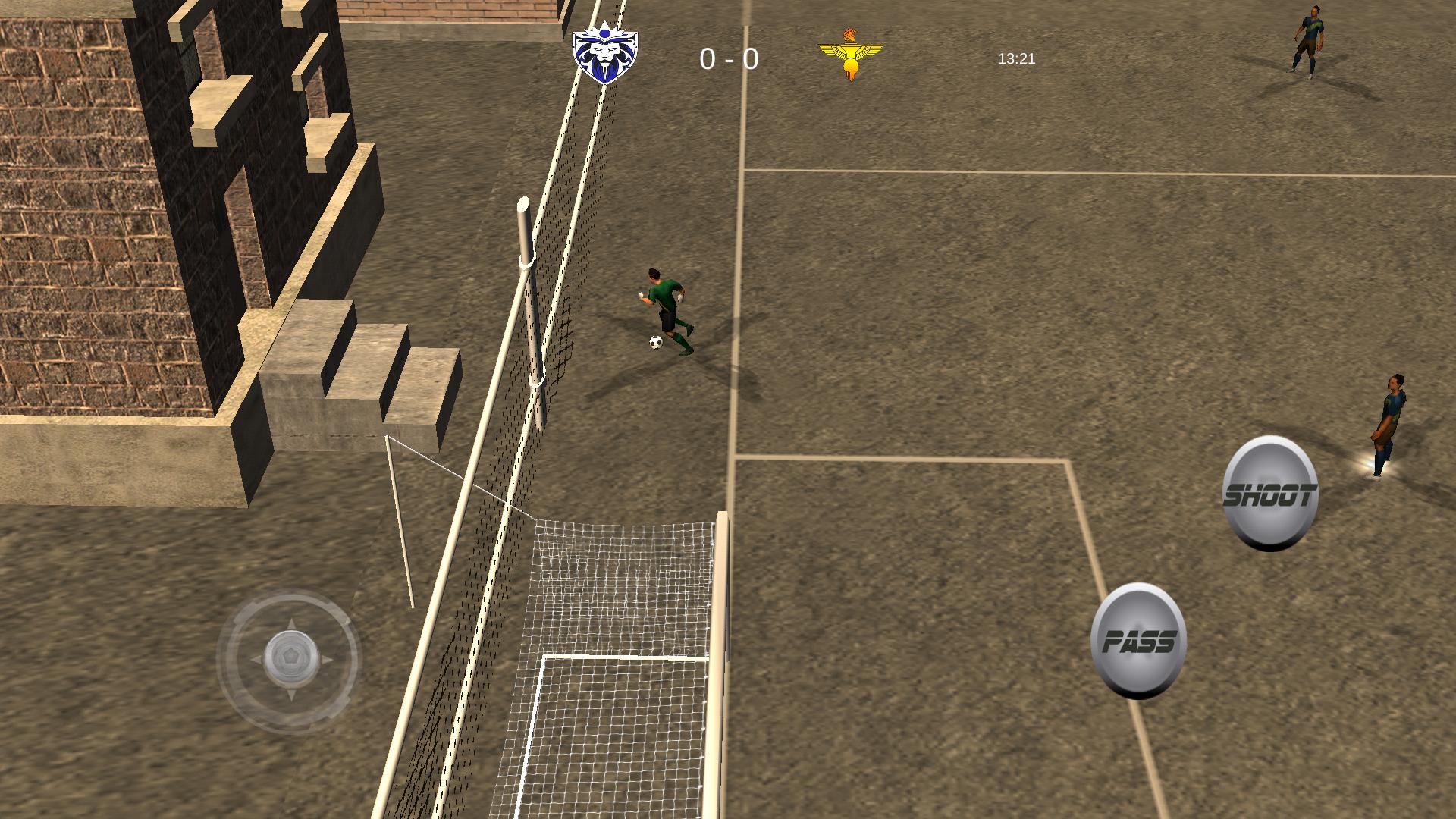Image resolution: width=1456 pixels, height=819 pixels.
Task: Select the golden eagle team emblem
Action: [852, 53]
